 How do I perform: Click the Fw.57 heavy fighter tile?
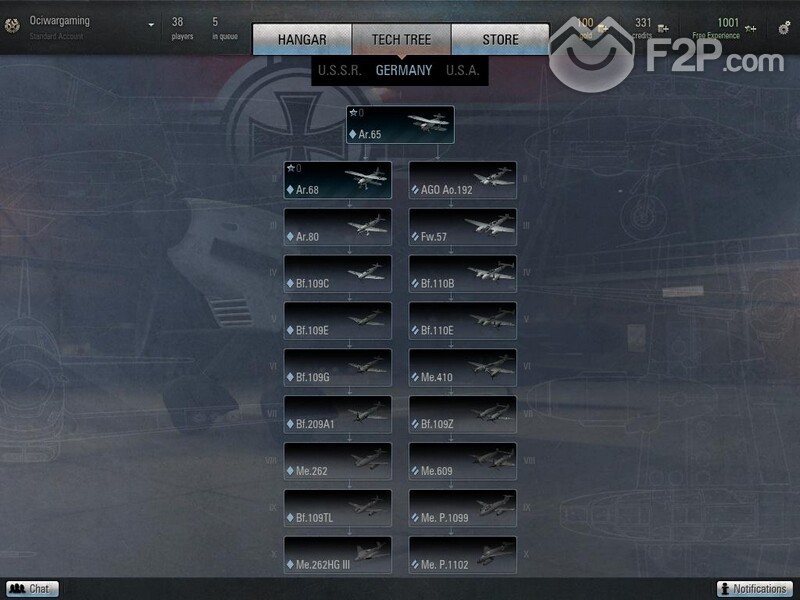coord(463,228)
